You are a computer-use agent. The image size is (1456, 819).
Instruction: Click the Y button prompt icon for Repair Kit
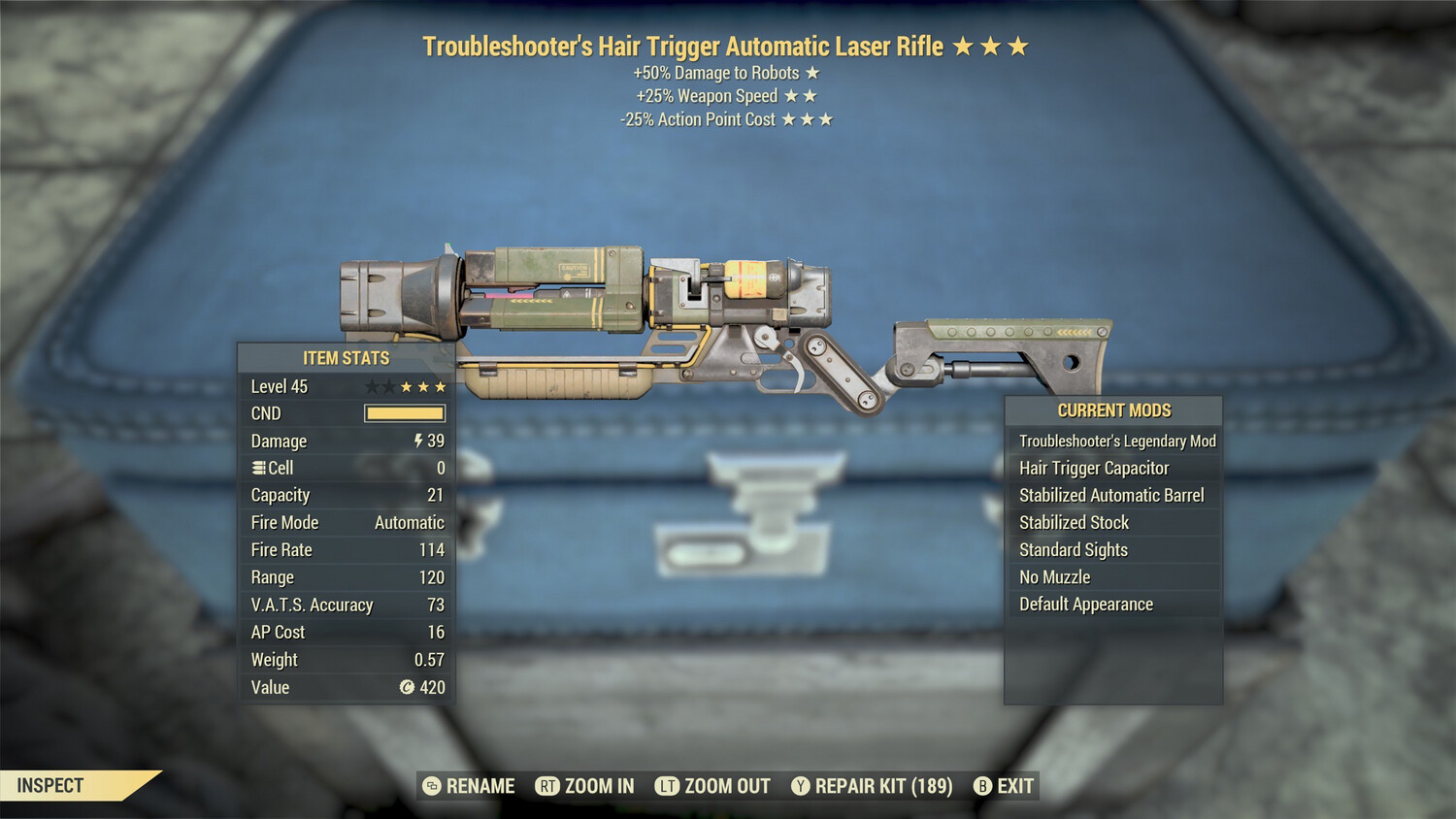point(802,786)
